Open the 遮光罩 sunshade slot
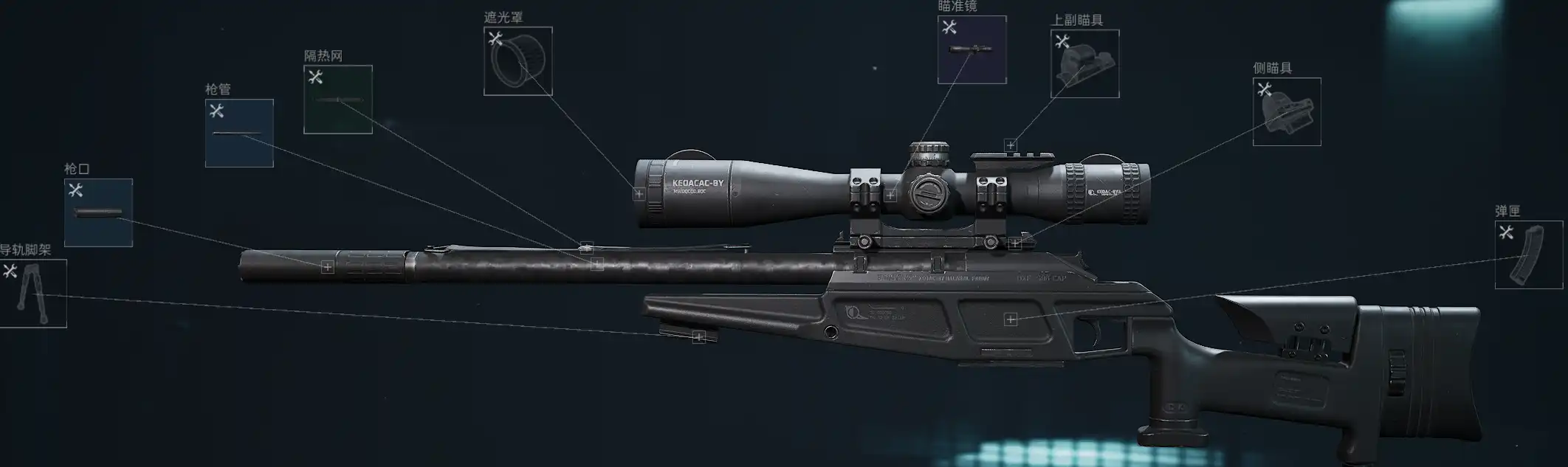The height and width of the screenshot is (467, 1568). click(517, 61)
